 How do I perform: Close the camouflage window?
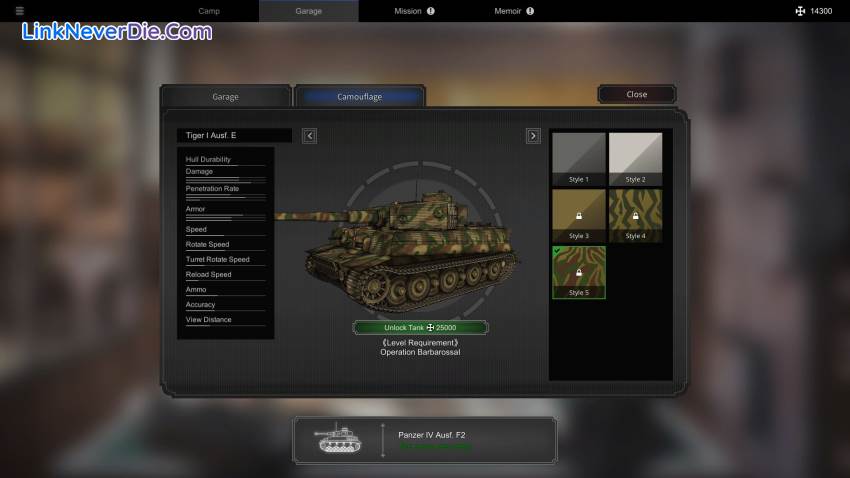[x=636, y=94]
